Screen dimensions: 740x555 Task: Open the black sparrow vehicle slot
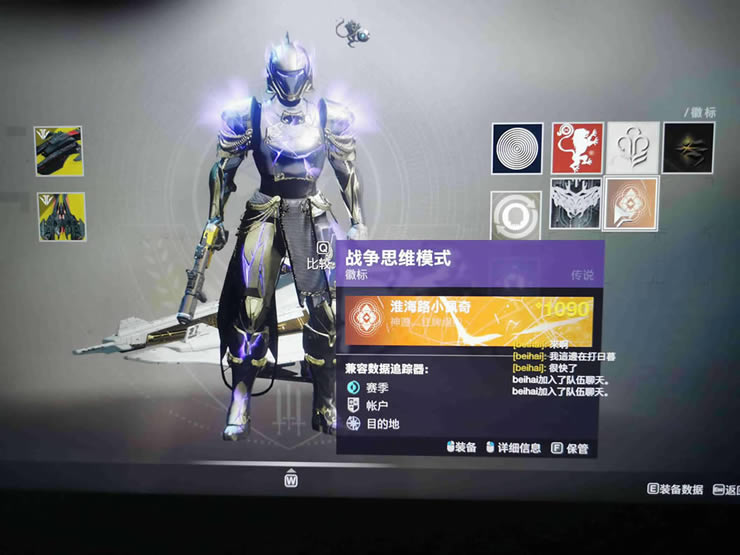tap(59, 152)
